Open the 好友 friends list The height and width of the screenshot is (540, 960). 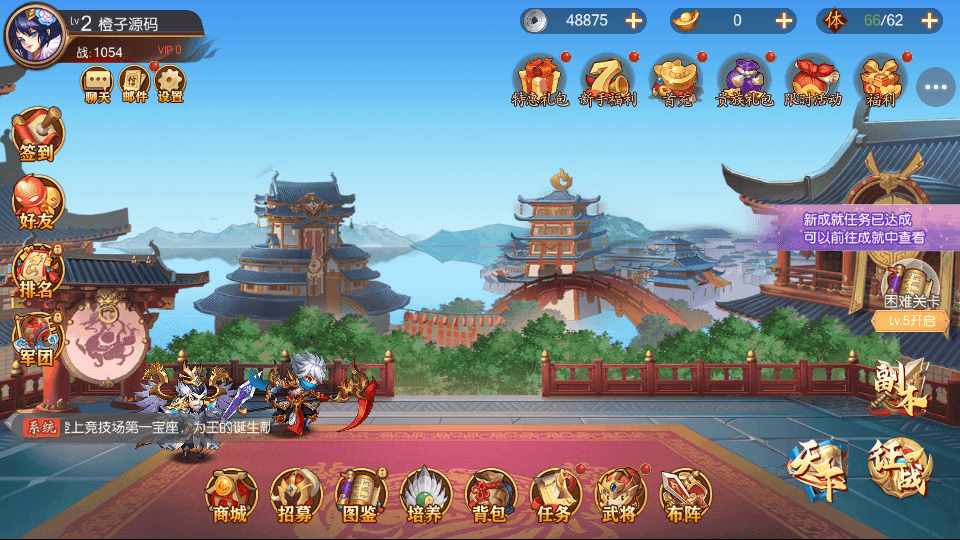click(37, 203)
